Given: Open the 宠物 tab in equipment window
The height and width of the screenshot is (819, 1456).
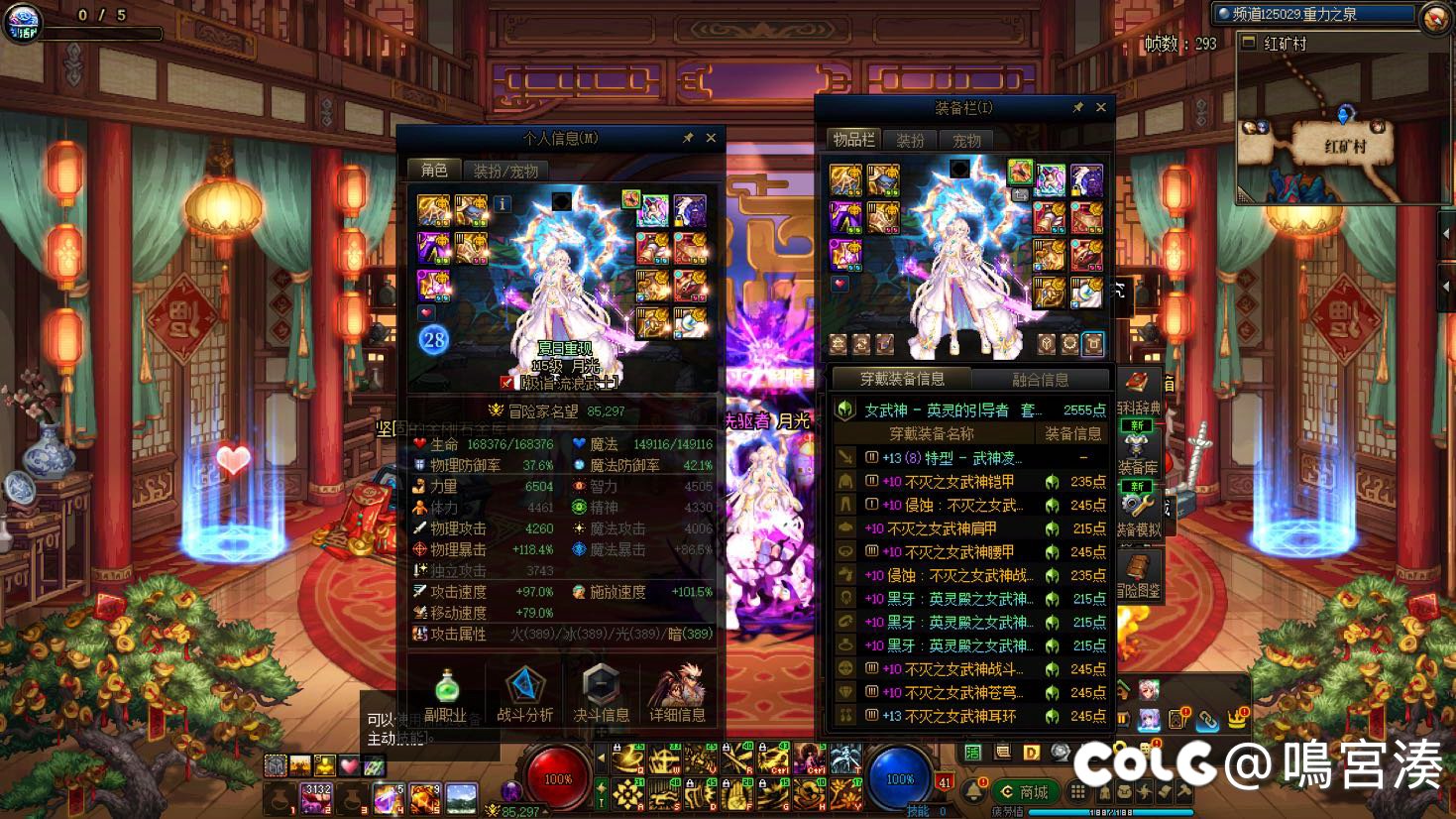Looking at the screenshot, I should click(x=966, y=140).
